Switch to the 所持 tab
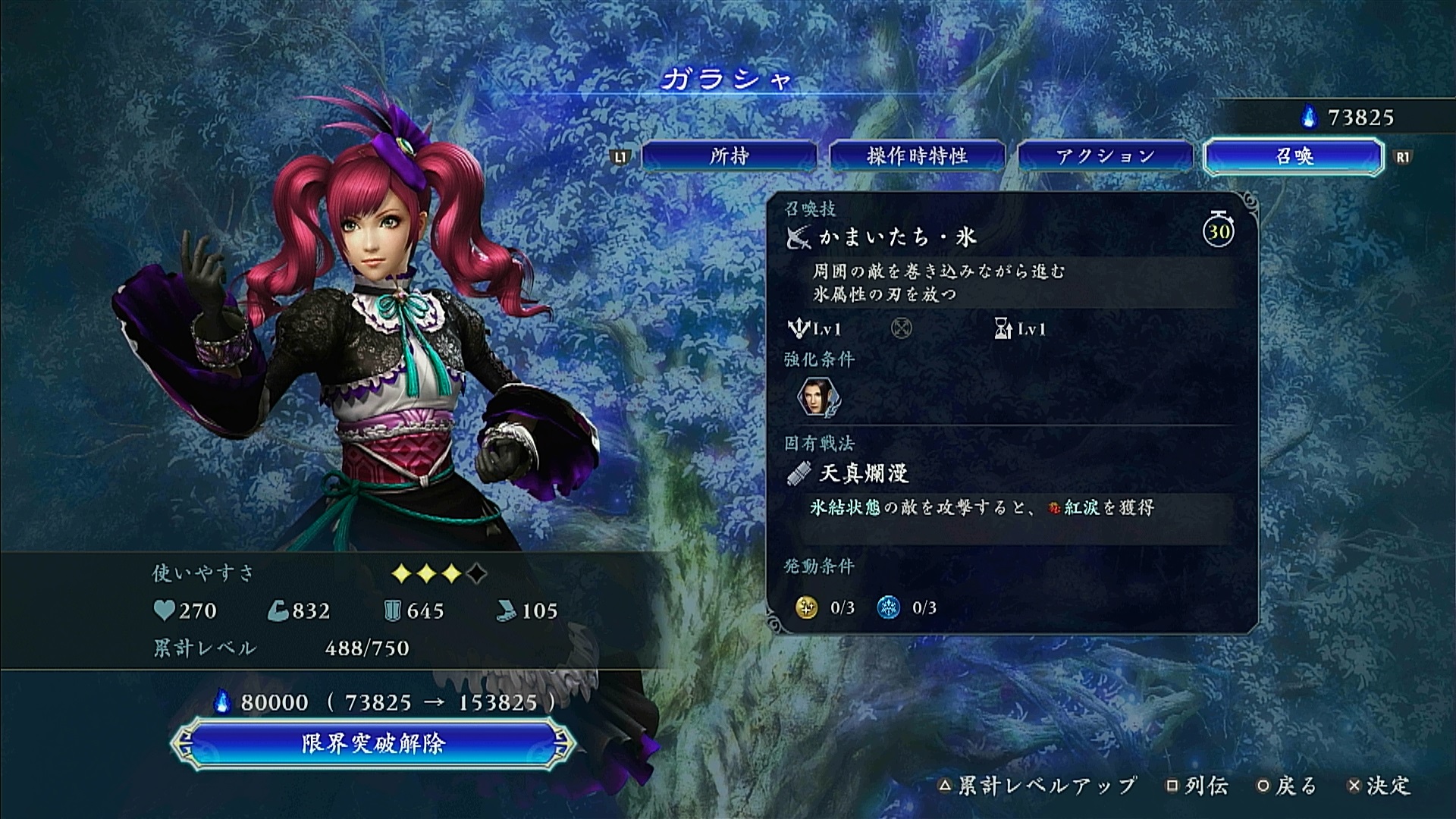This screenshot has height=819, width=1456. pyautogui.click(x=729, y=156)
